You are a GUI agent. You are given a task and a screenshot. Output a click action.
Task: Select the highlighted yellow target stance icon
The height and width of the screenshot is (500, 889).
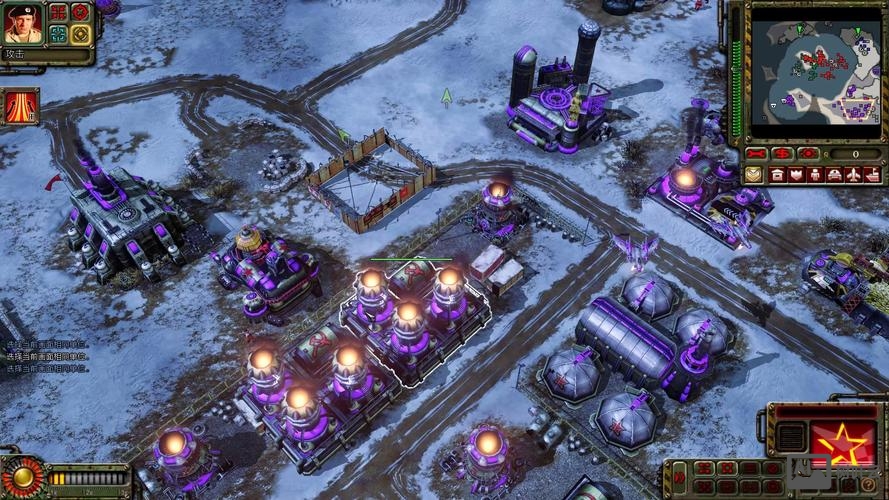(80, 34)
